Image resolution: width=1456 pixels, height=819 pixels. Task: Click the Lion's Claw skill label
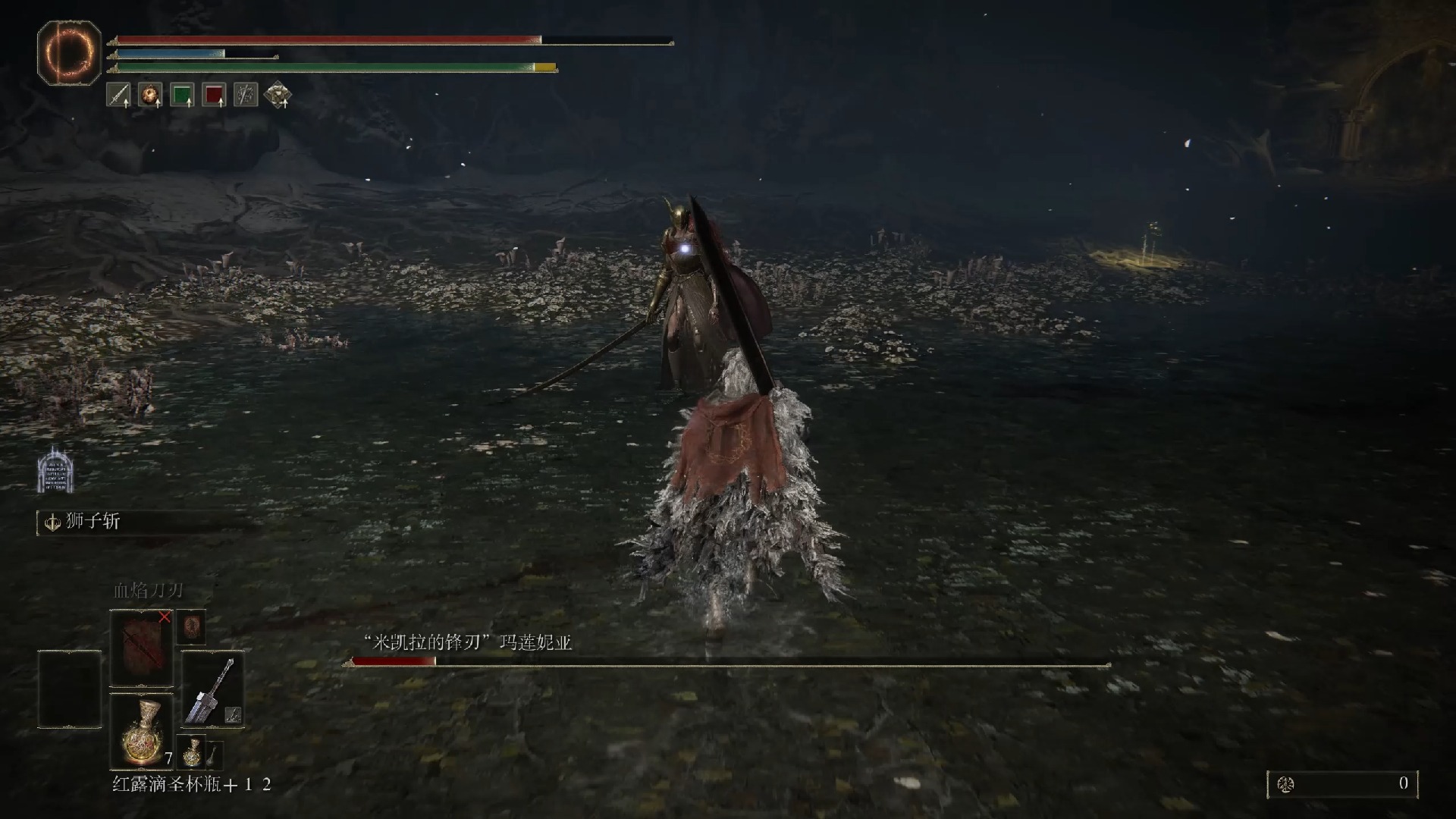point(93,522)
